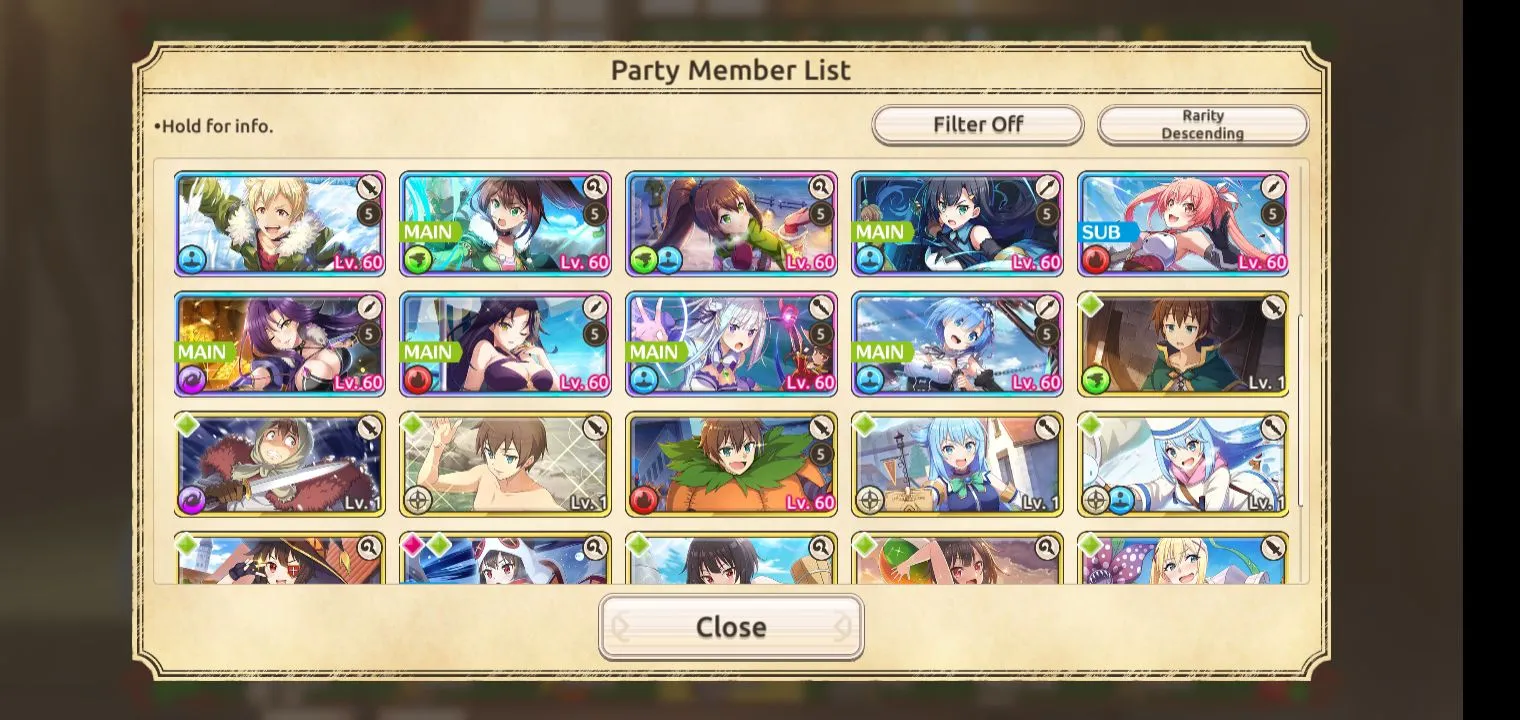Select the blond boy in green parka card
This screenshot has width=1520, height=720.
280,224
